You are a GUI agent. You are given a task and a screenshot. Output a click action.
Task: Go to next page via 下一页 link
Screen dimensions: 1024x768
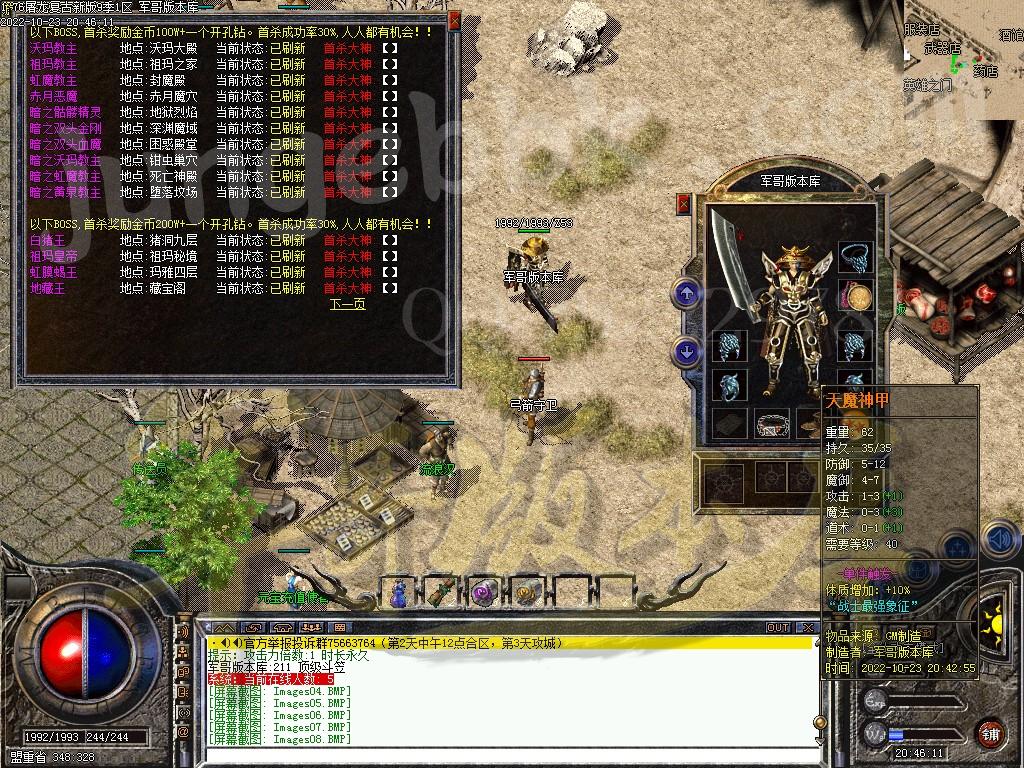(x=347, y=304)
